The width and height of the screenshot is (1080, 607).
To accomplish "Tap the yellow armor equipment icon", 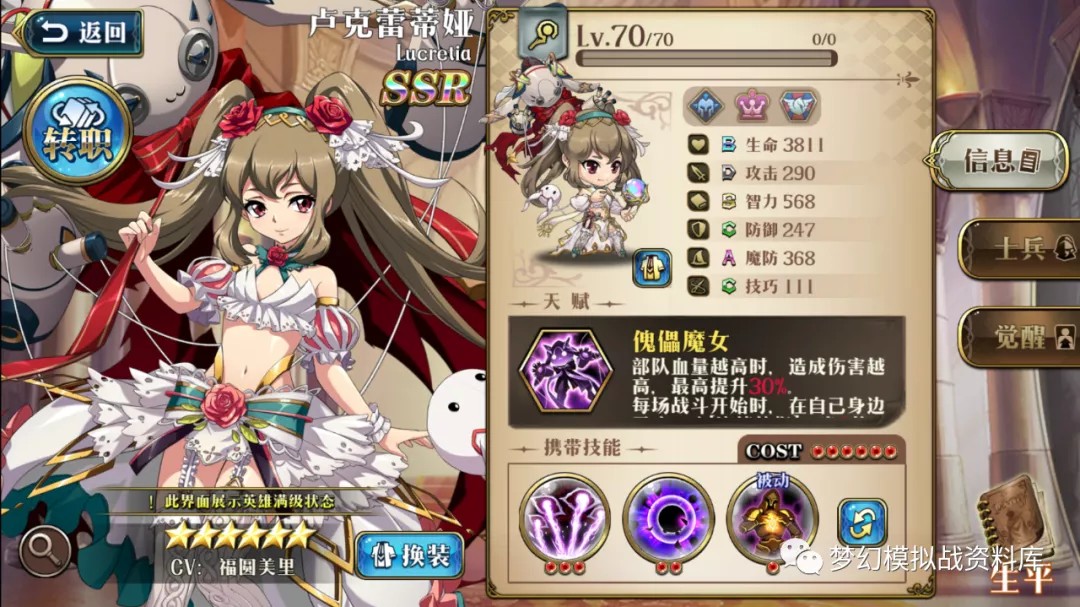I will pos(651,268).
